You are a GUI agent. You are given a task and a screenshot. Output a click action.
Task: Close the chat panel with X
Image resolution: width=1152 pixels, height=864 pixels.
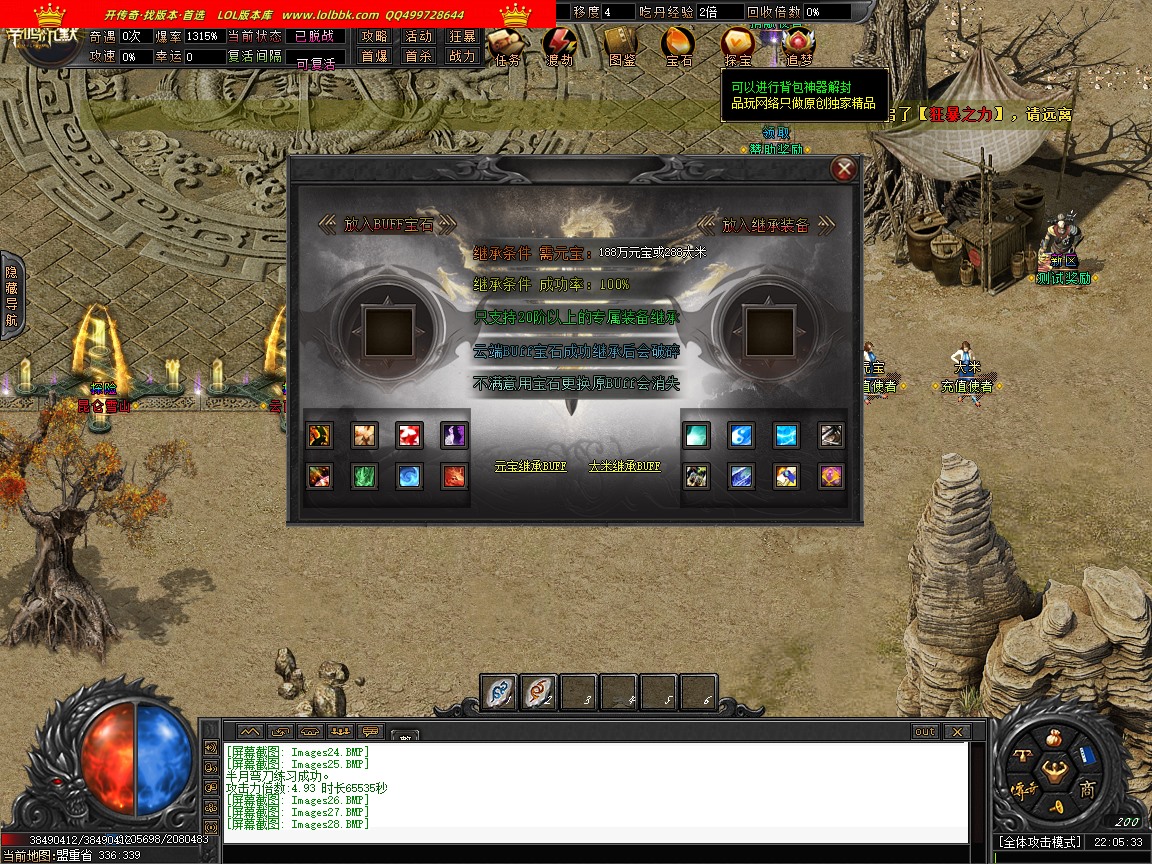click(x=956, y=732)
